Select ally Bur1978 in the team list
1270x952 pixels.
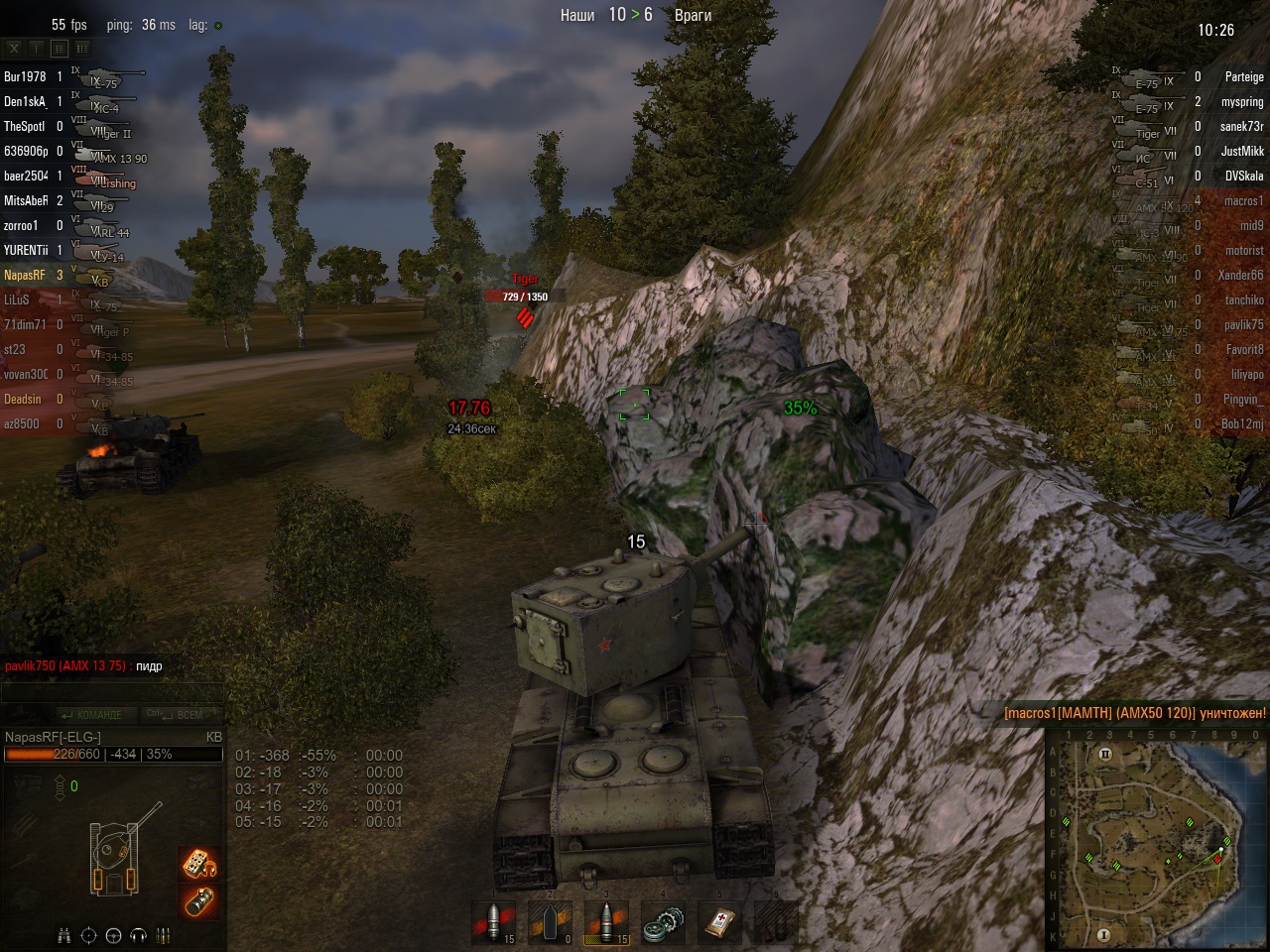tap(25, 76)
